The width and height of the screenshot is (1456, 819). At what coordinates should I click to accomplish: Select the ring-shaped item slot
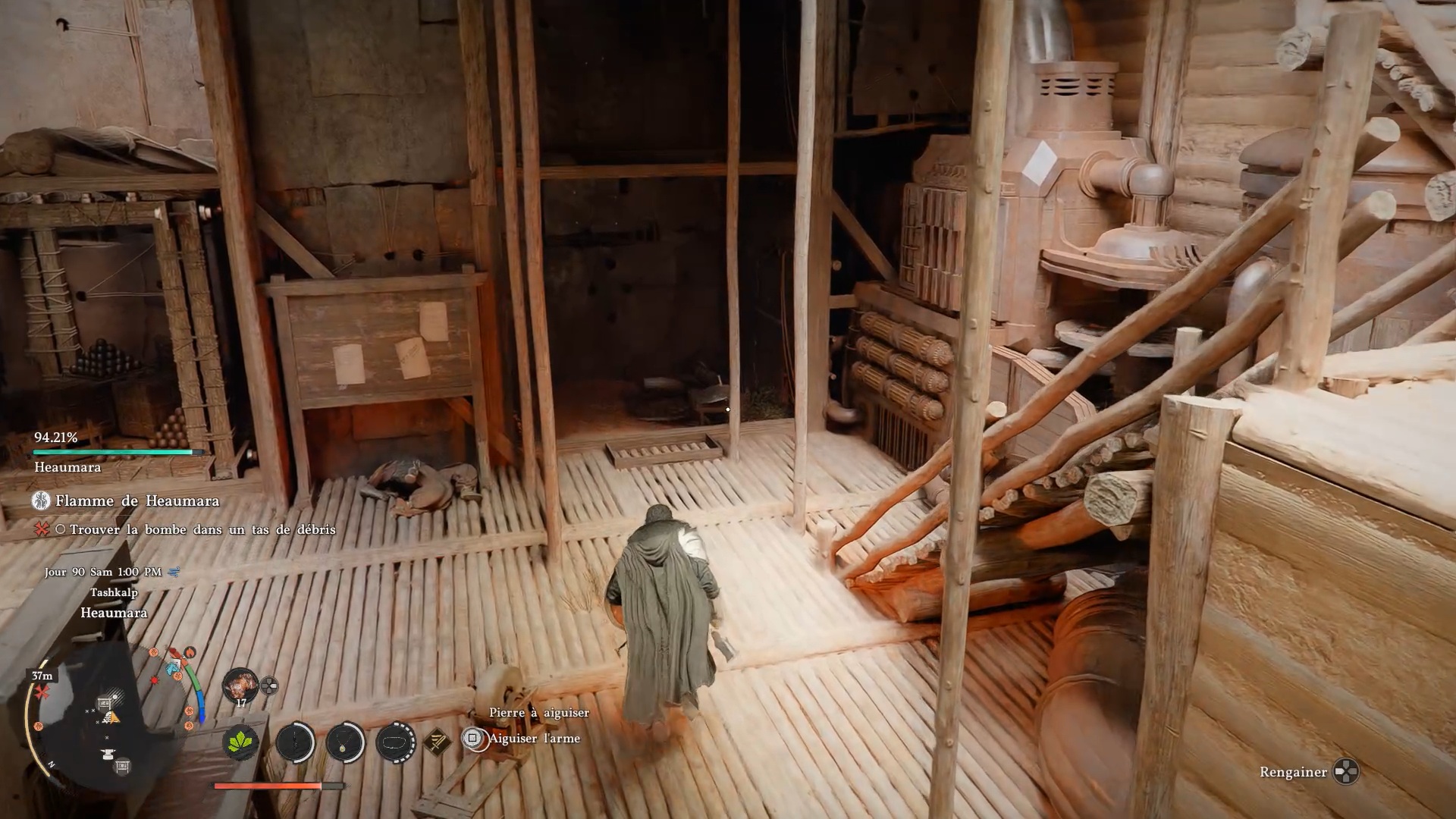point(395,741)
